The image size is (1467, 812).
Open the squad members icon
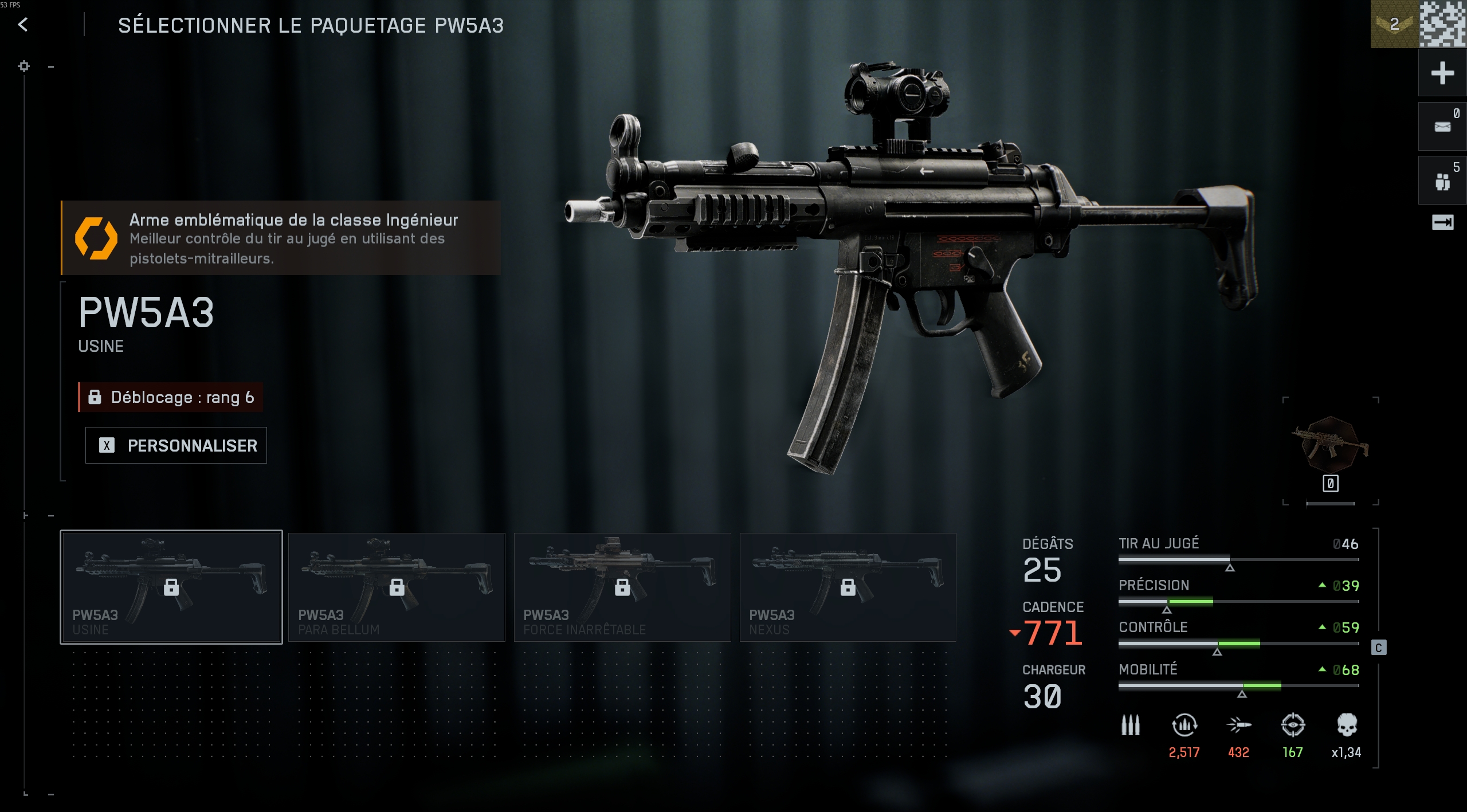(1442, 181)
